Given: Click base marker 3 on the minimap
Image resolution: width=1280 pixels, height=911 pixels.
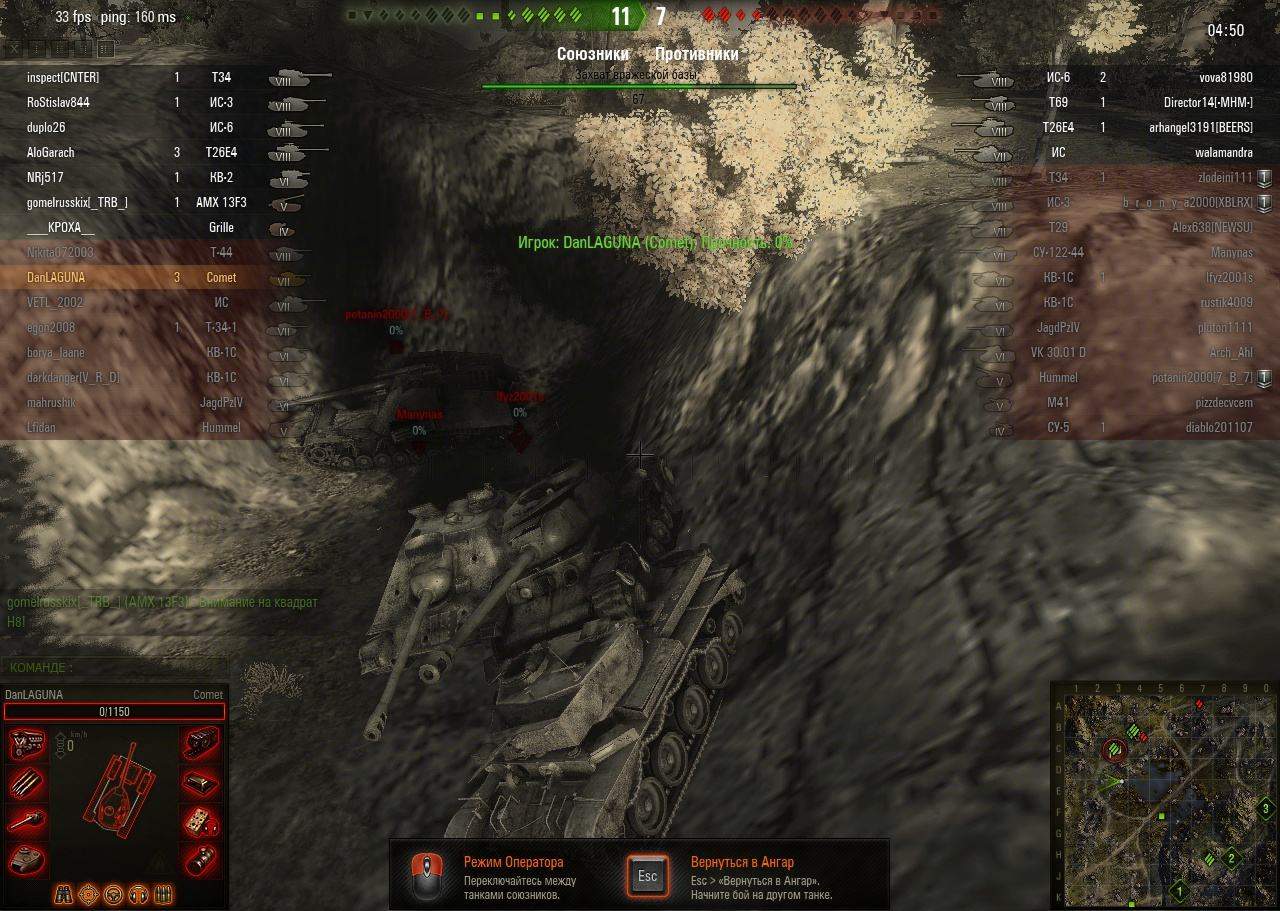Looking at the screenshot, I should (x=1265, y=809).
